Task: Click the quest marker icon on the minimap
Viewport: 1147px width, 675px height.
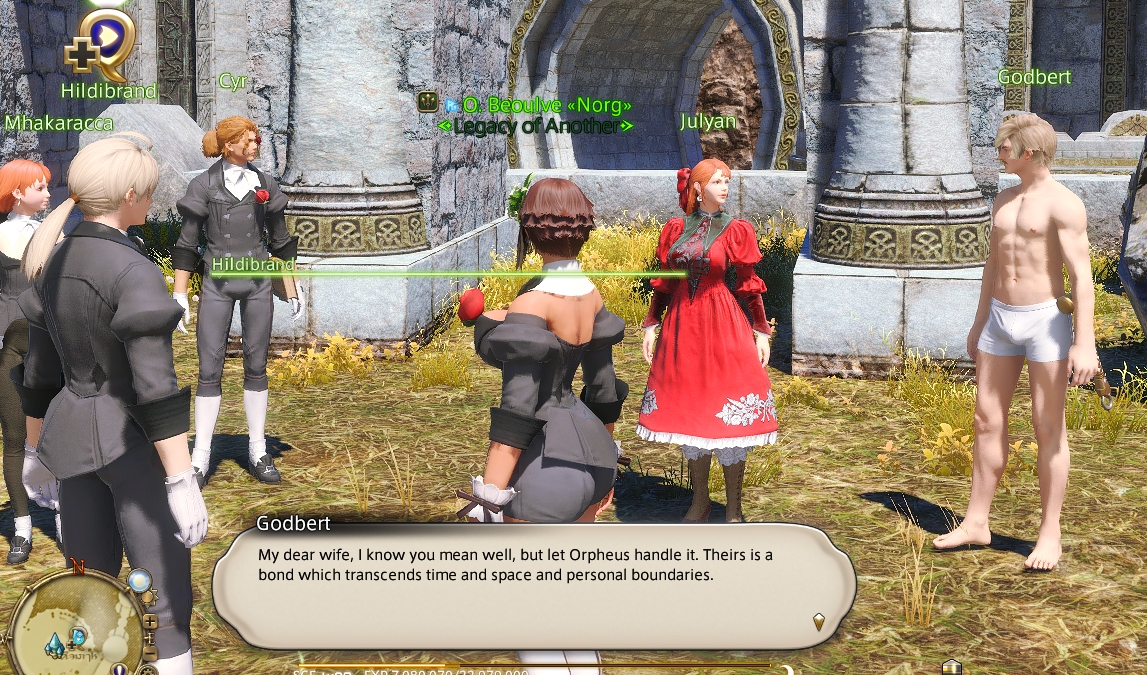Action: click(x=78, y=636)
